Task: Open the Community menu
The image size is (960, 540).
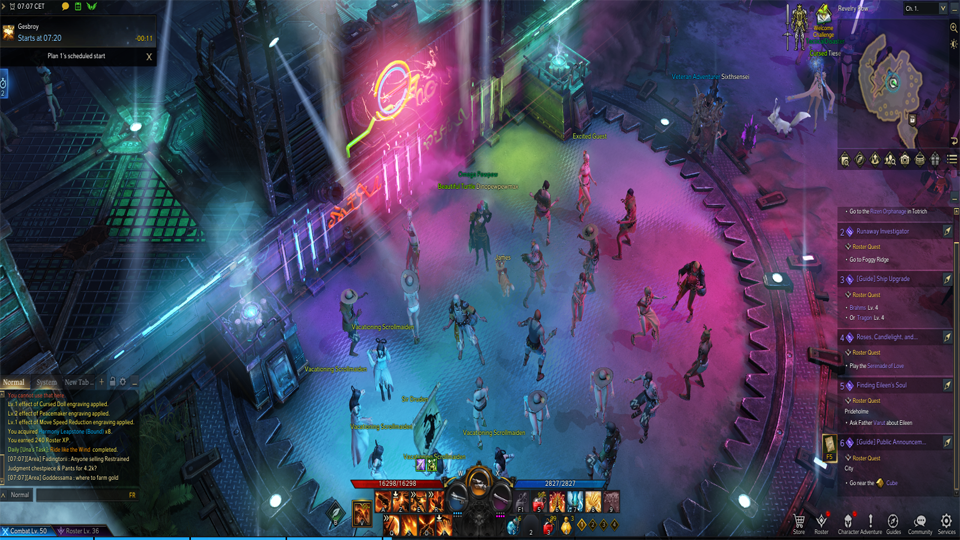Action: [x=920, y=521]
